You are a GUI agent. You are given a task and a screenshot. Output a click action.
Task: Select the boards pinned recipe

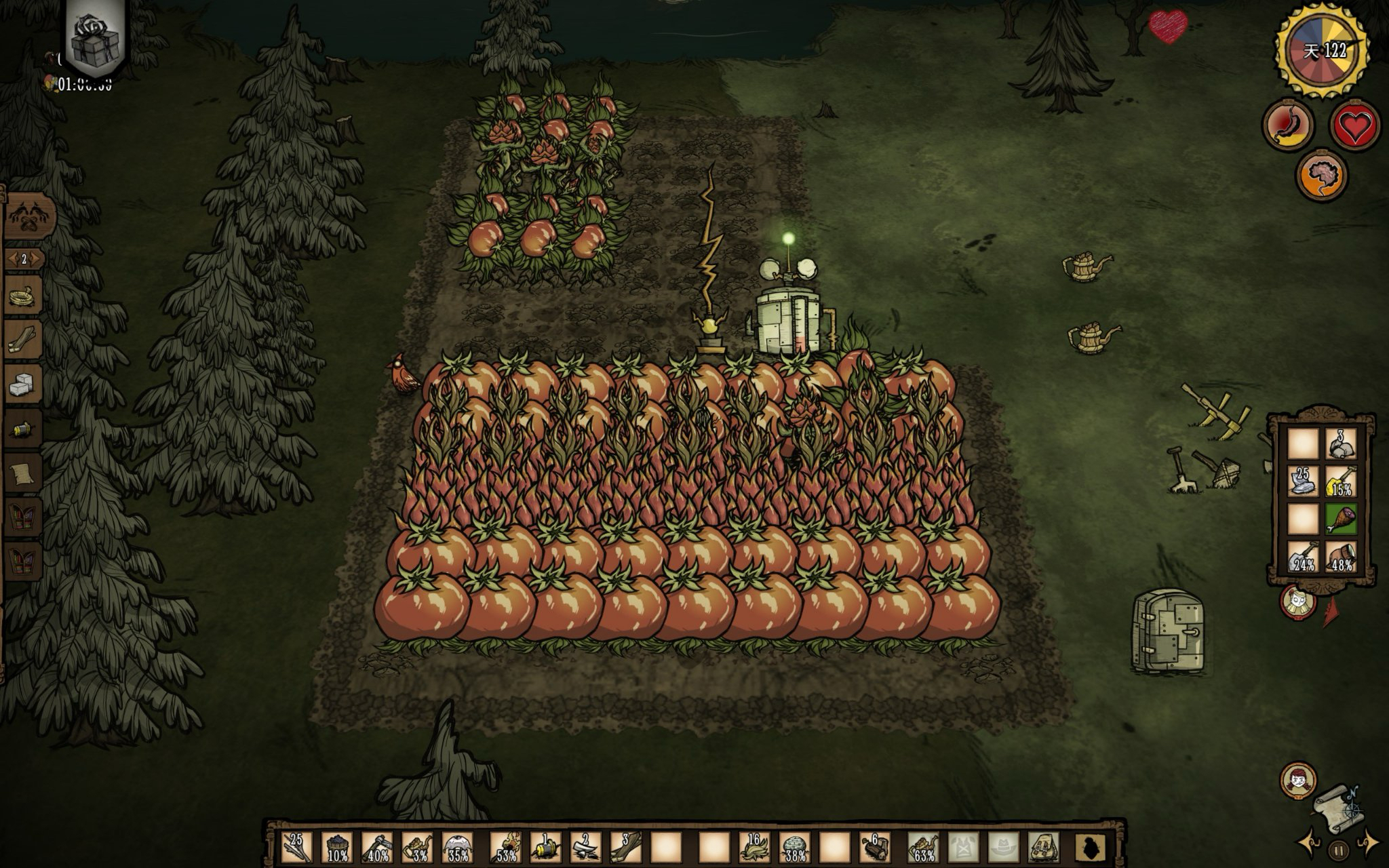pyautogui.click(x=24, y=341)
